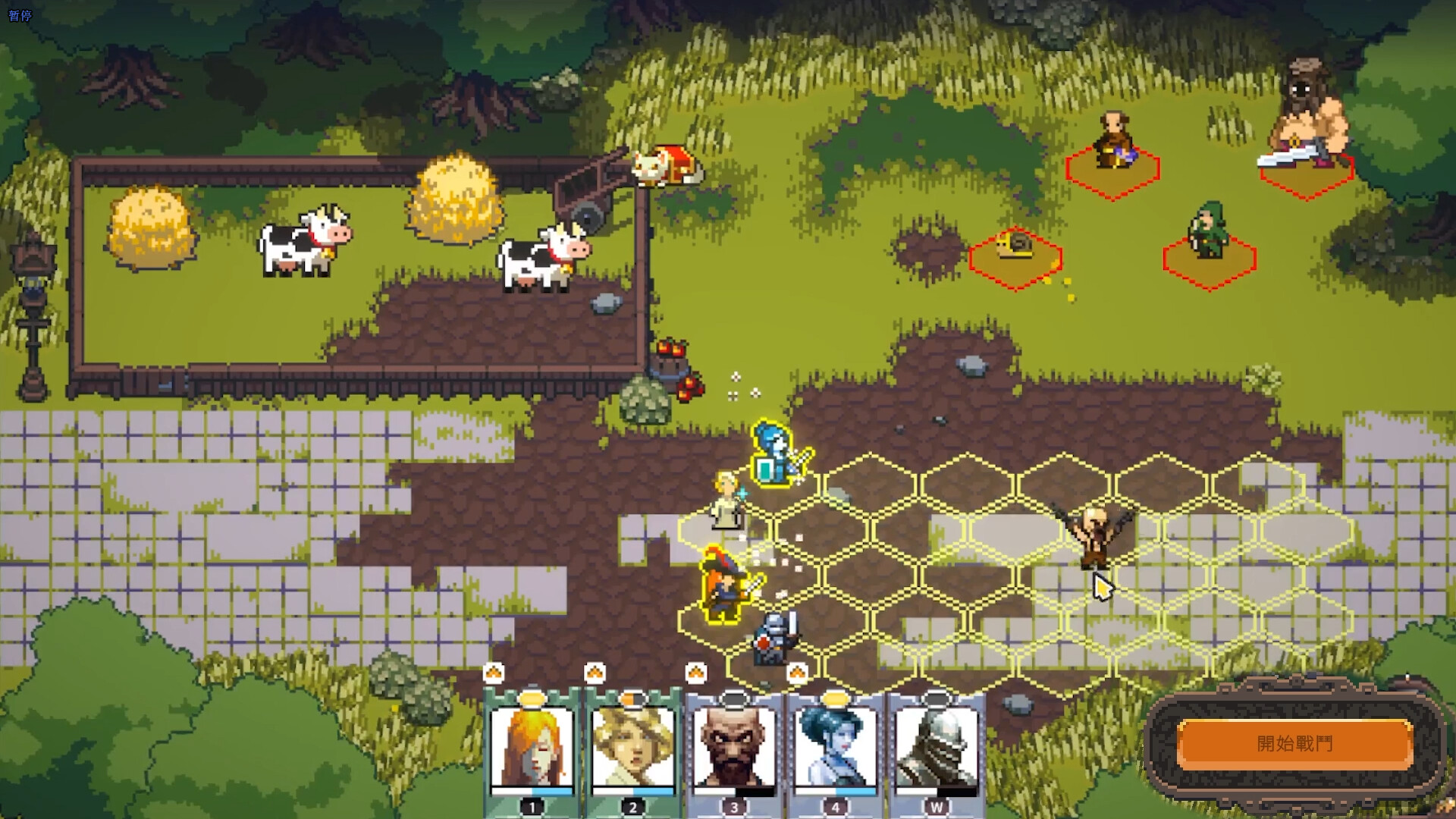Select the blue-haired shield unit outlined in yellow
The image size is (1456, 819).
coord(777,455)
